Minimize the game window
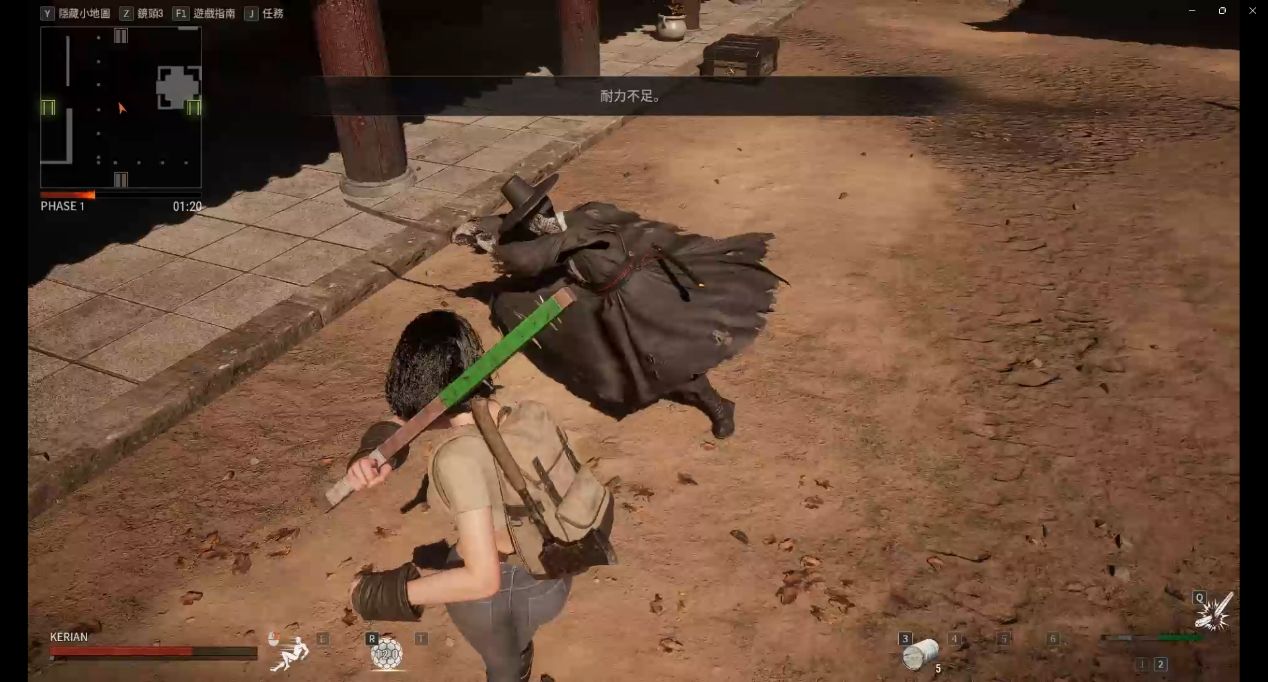 [1192, 10]
